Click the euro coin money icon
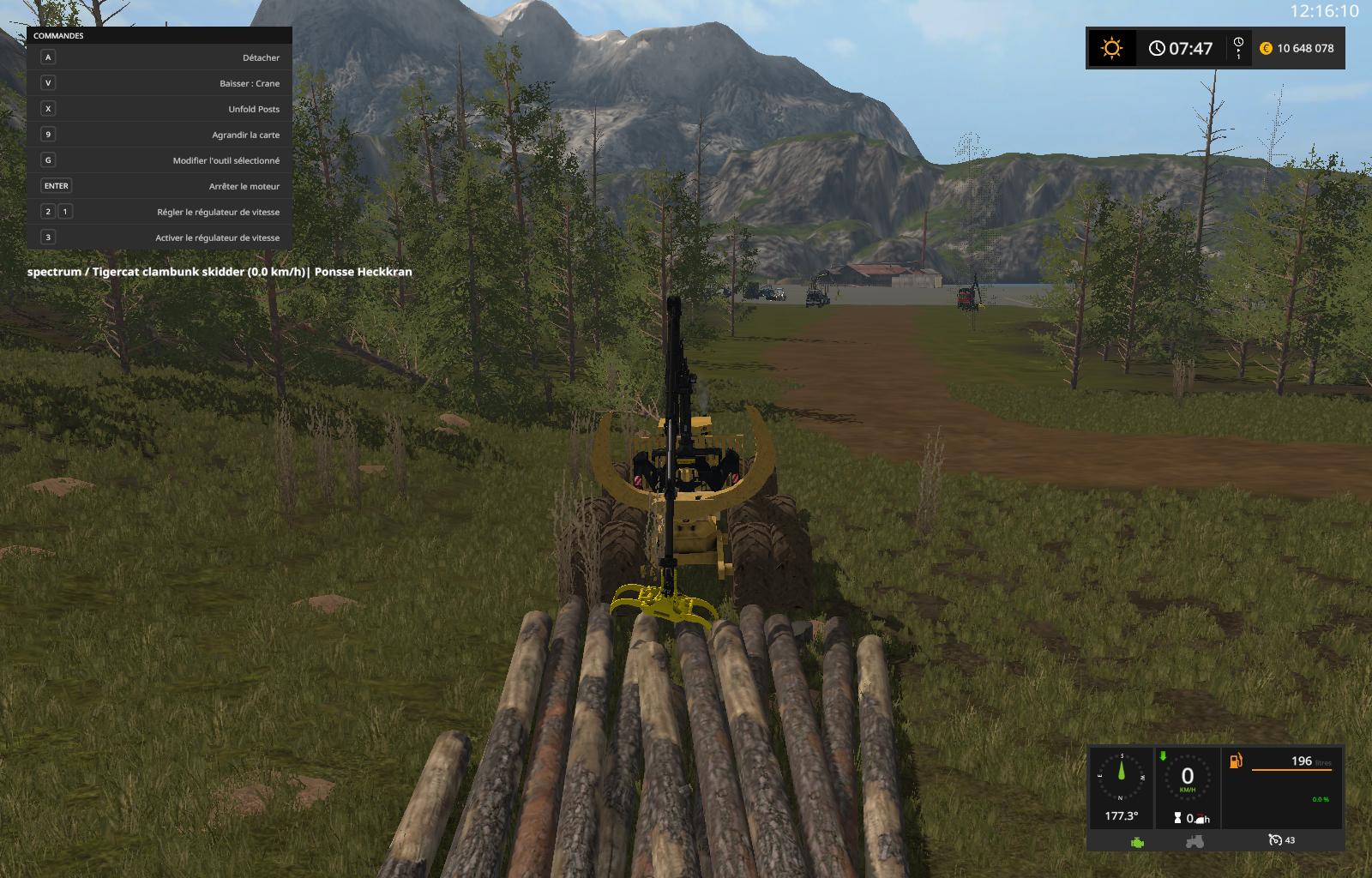The width and height of the screenshot is (1372, 878). 1266,48
